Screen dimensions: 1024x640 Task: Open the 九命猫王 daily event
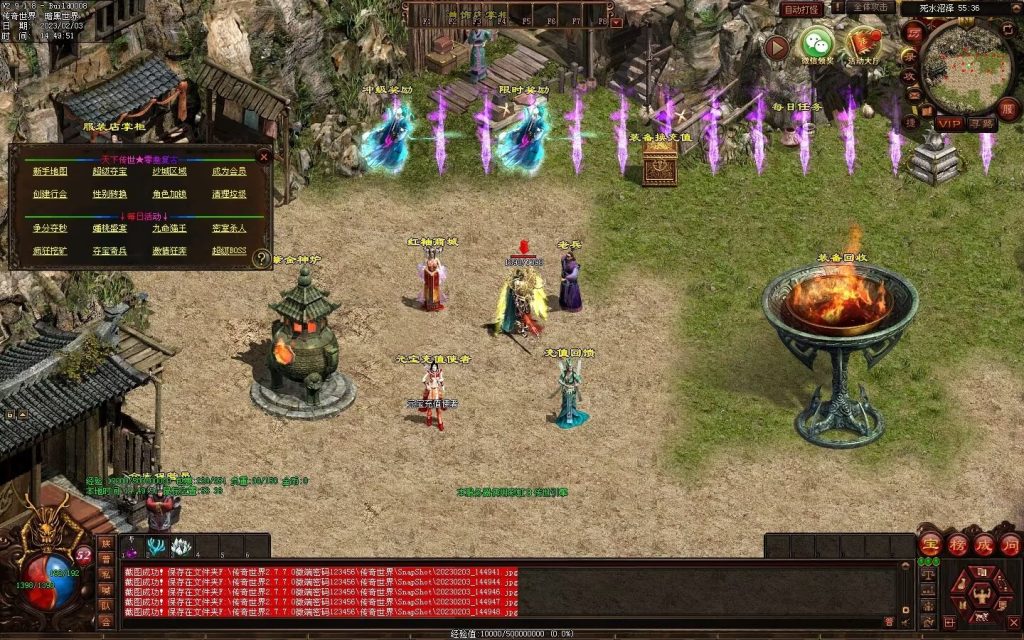point(169,228)
